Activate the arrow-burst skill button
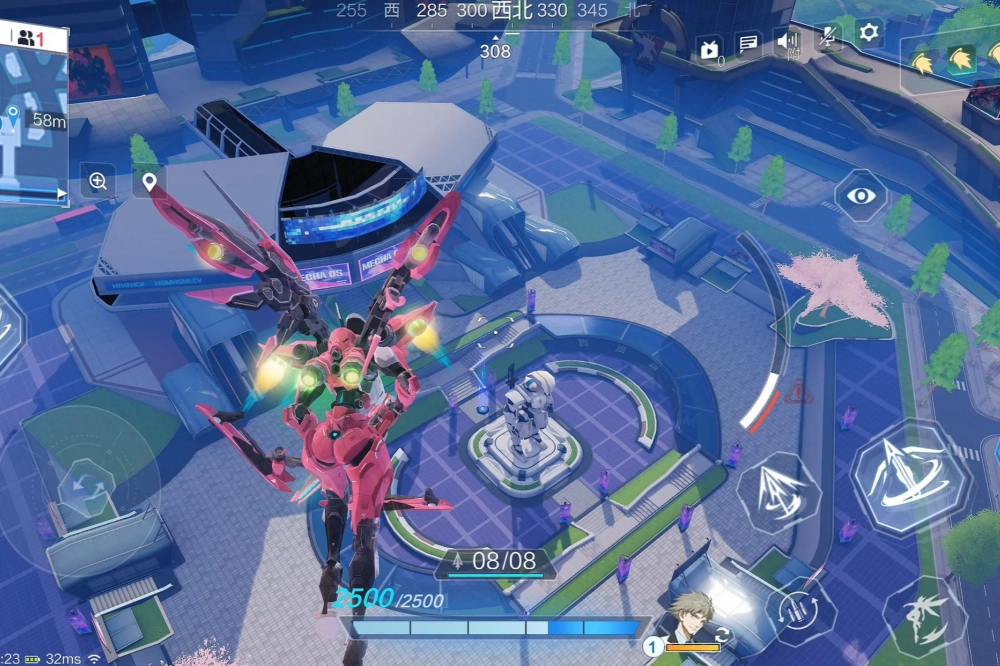 tap(779, 491)
